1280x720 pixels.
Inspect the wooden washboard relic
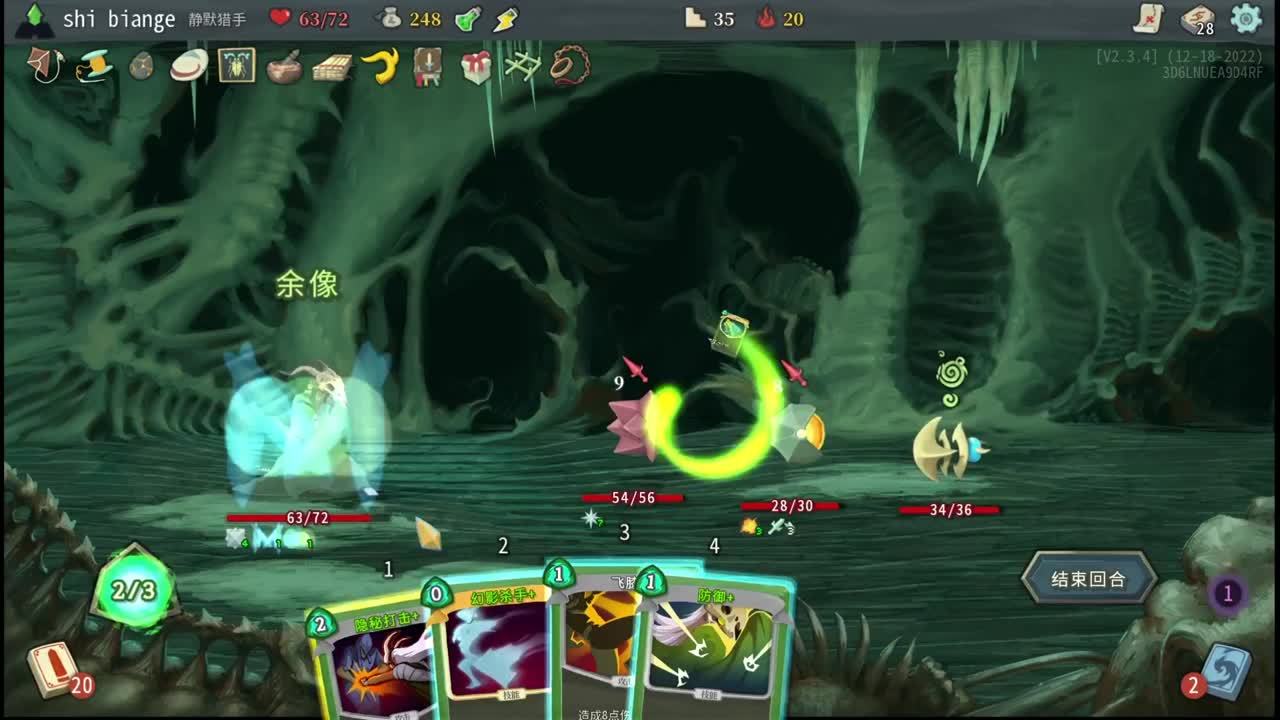coord(332,66)
